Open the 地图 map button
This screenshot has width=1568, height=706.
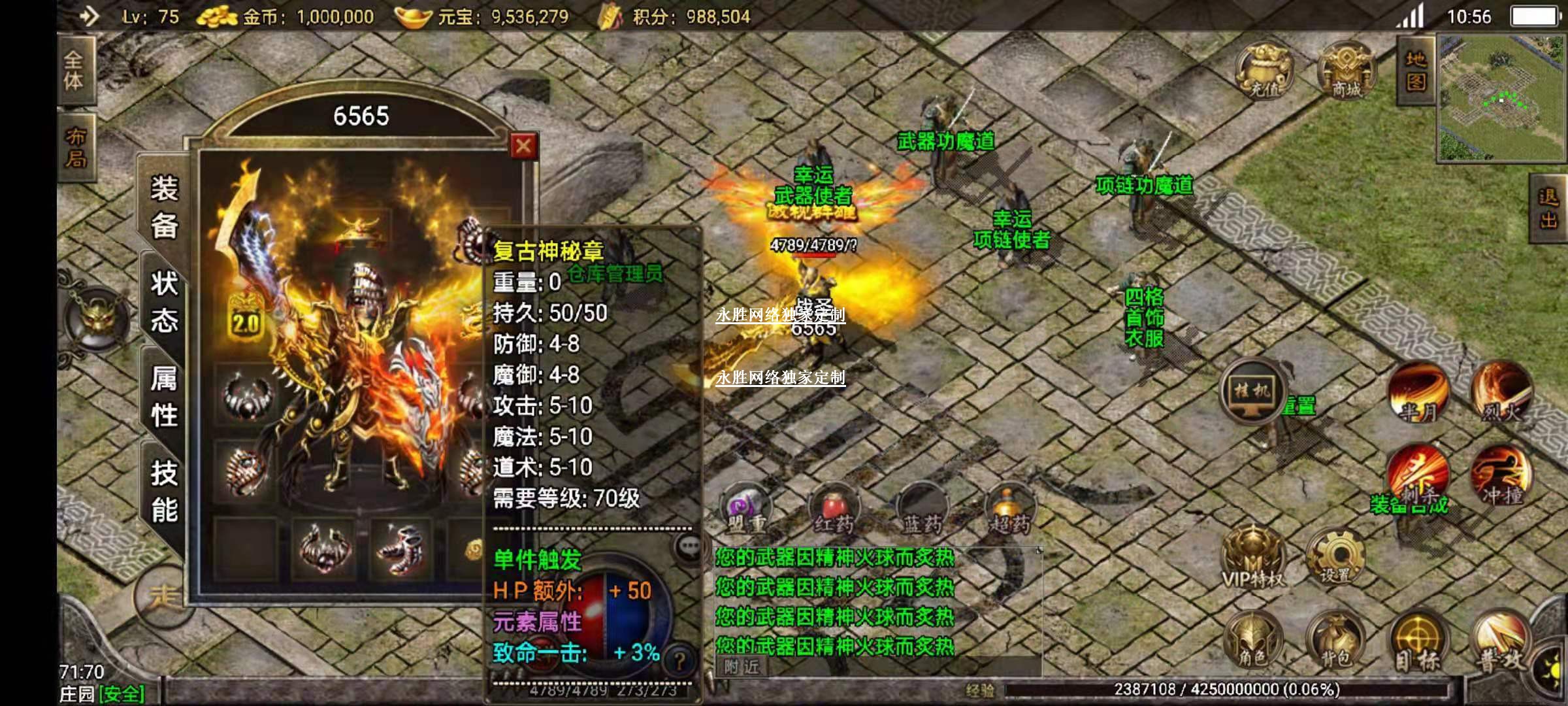pos(1415,71)
